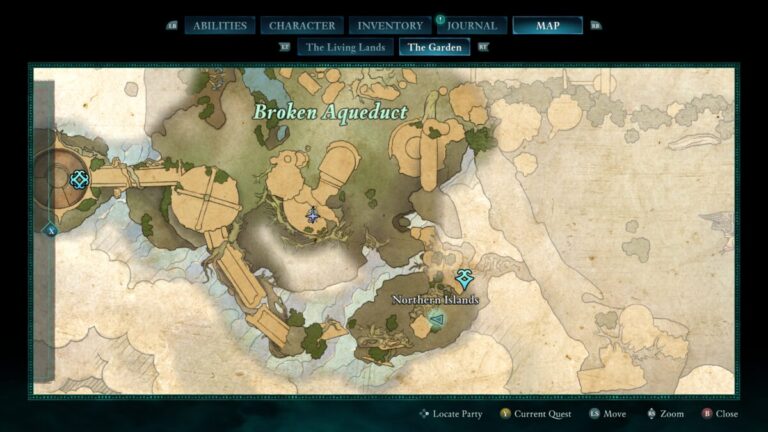Select the Map tab
Viewport: 768px width, 432px height.
547,25
